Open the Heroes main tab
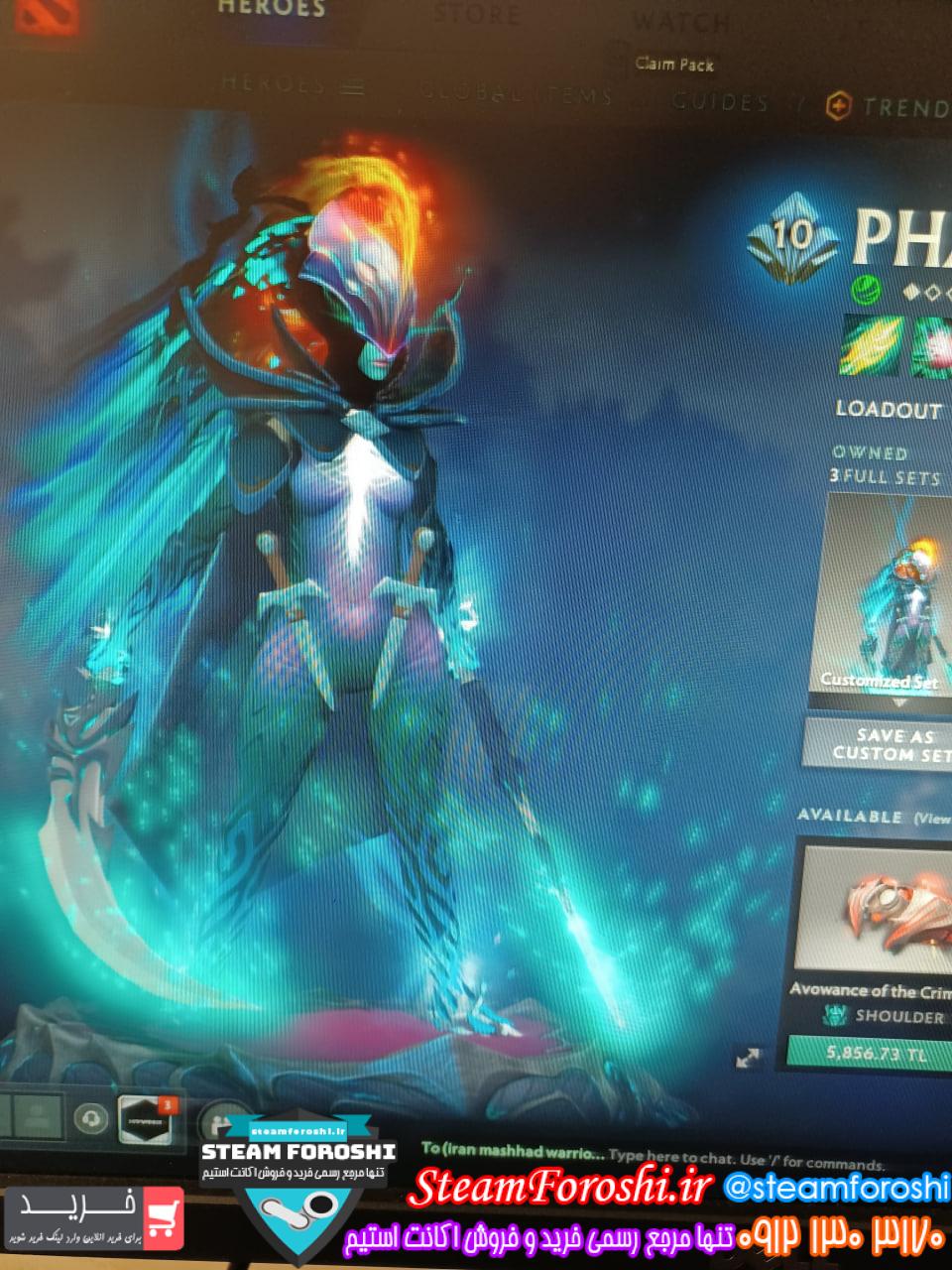The width and height of the screenshot is (952, 1270). click(271, 10)
